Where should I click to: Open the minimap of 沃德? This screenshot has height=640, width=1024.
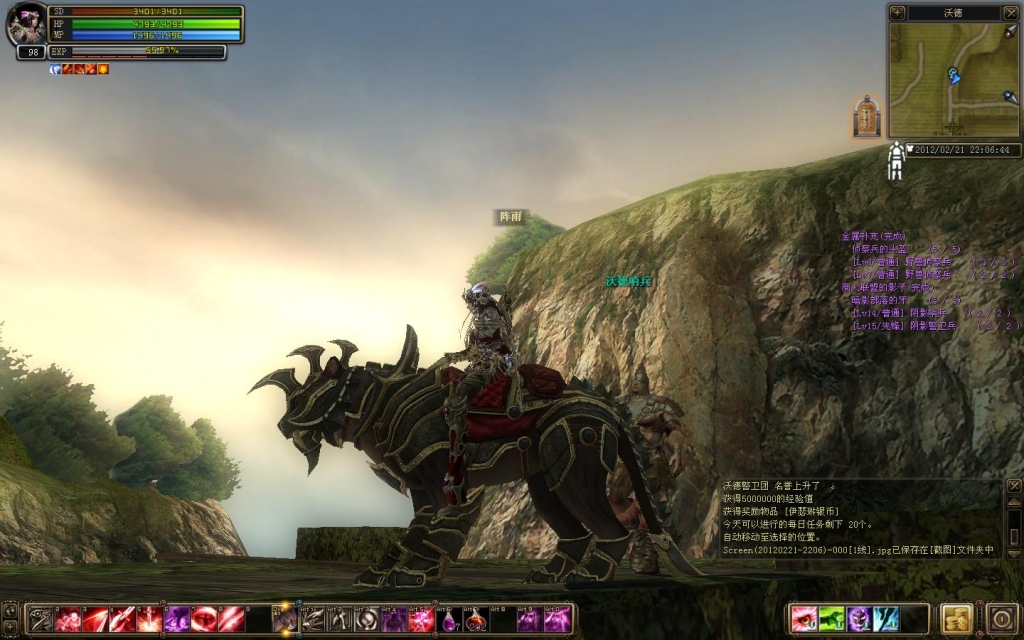click(953, 80)
